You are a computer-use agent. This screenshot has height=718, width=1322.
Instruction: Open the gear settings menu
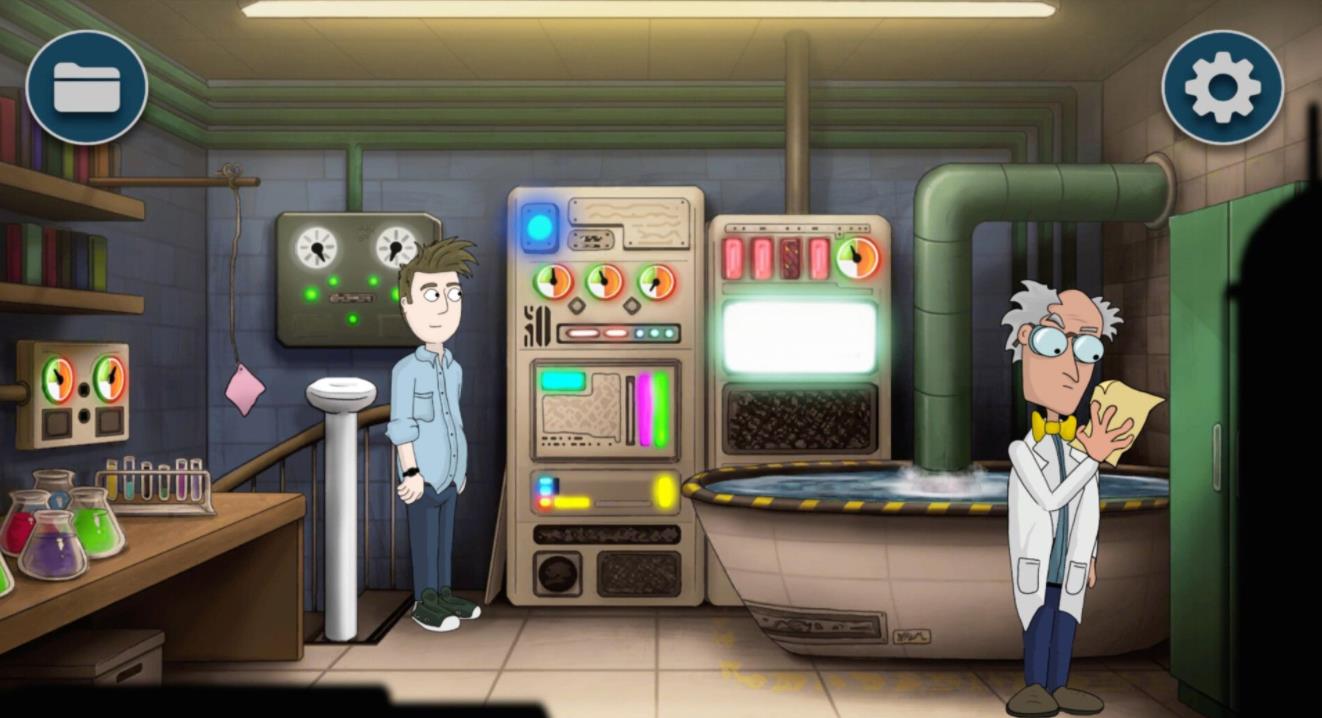click(x=1222, y=88)
